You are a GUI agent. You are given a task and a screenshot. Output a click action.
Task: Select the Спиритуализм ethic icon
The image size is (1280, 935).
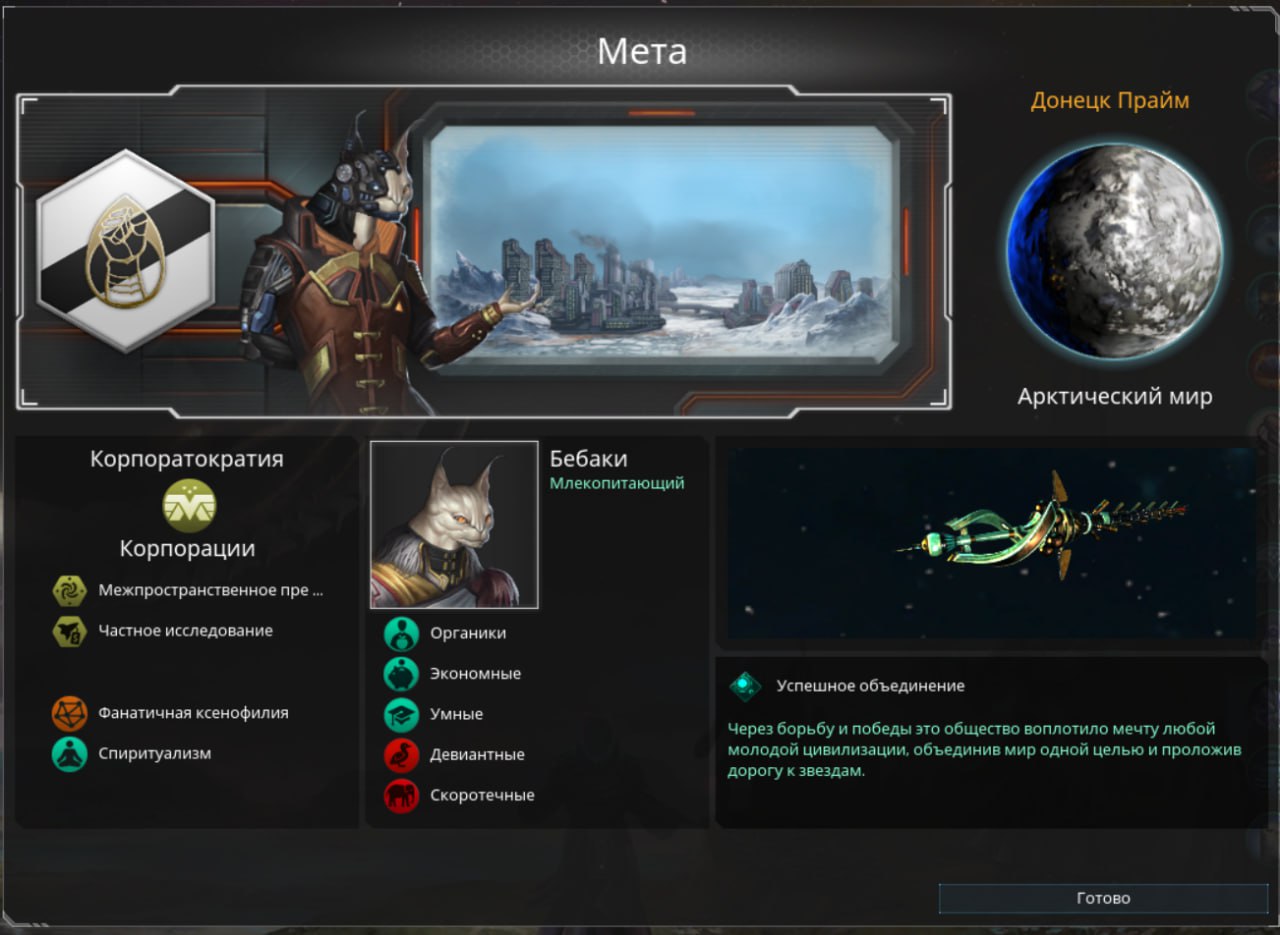tap(70, 754)
